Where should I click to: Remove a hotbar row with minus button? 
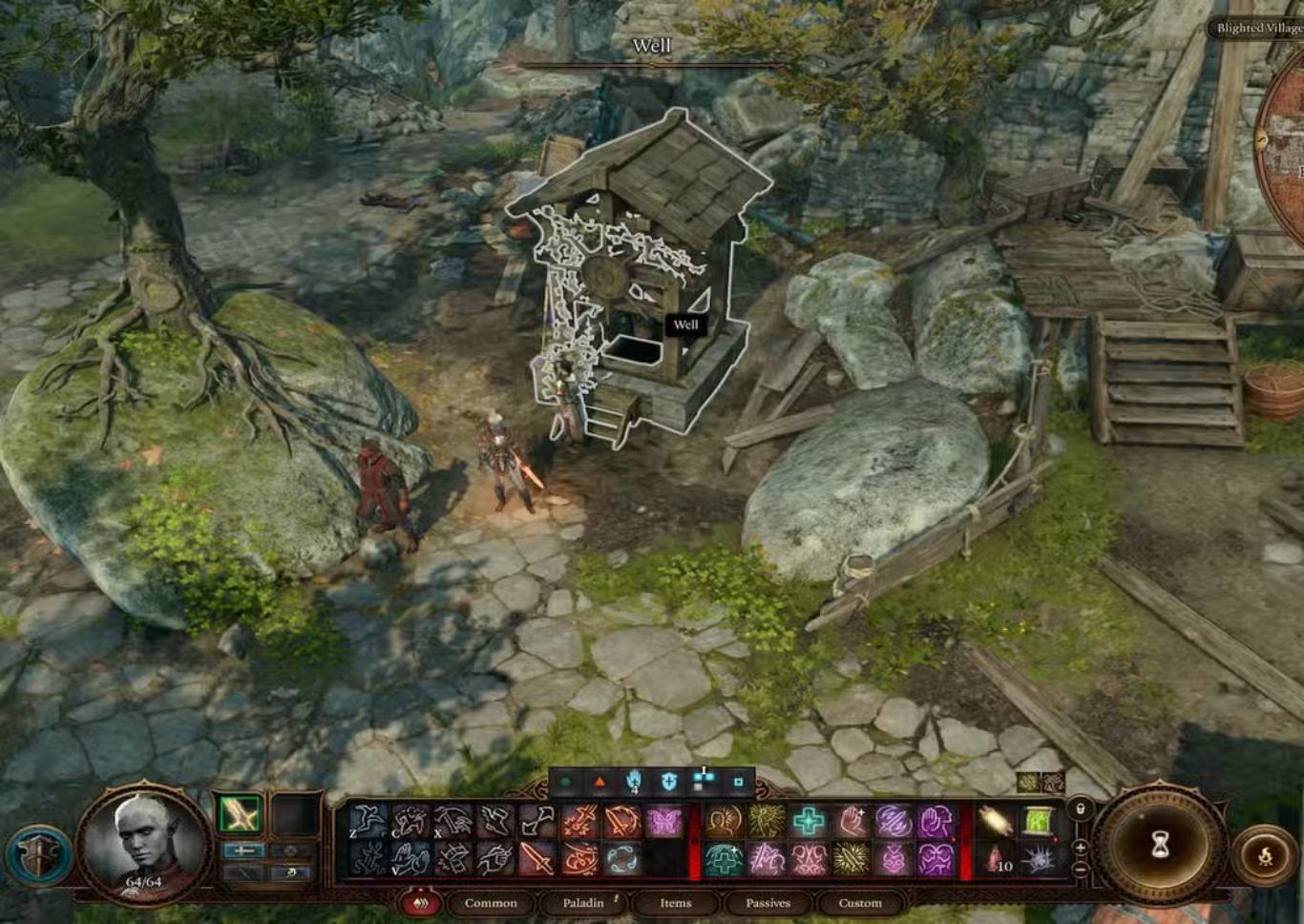click(x=1081, y=869)
